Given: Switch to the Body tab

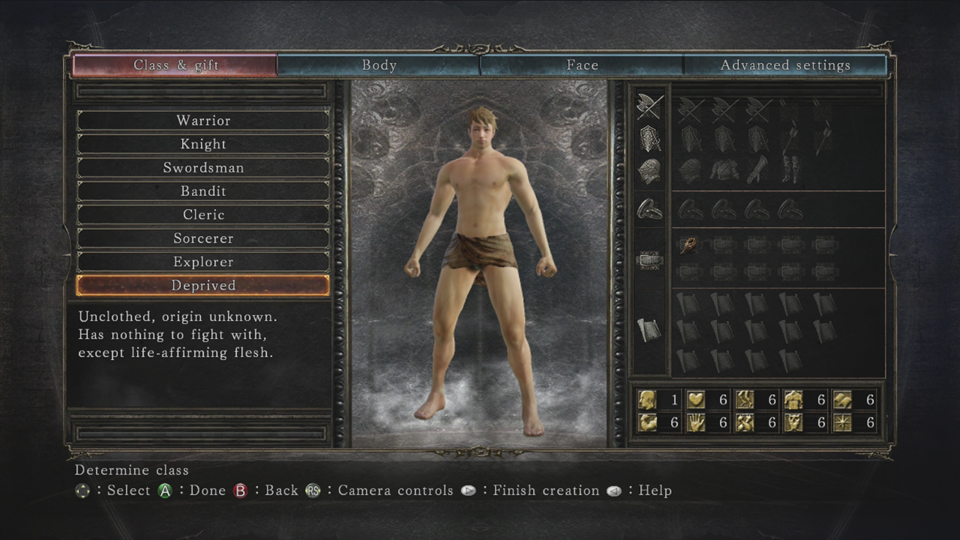Looking at the screenshot, I should (x=379, y=66).
